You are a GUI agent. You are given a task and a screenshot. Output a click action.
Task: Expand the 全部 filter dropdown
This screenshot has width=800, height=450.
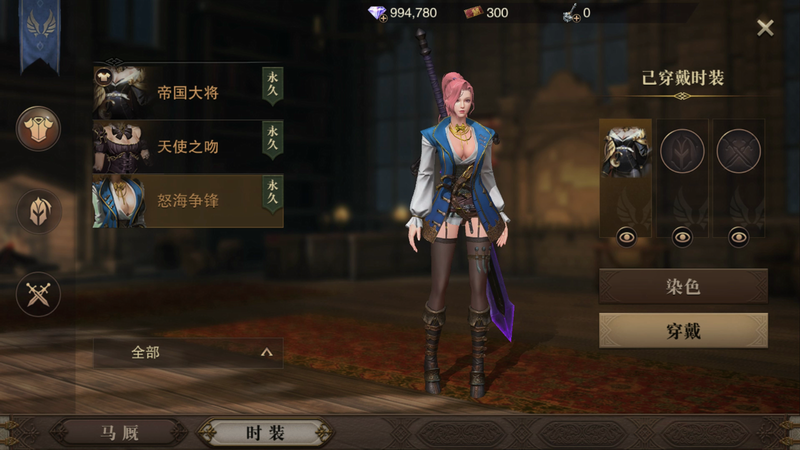point(188,352)
